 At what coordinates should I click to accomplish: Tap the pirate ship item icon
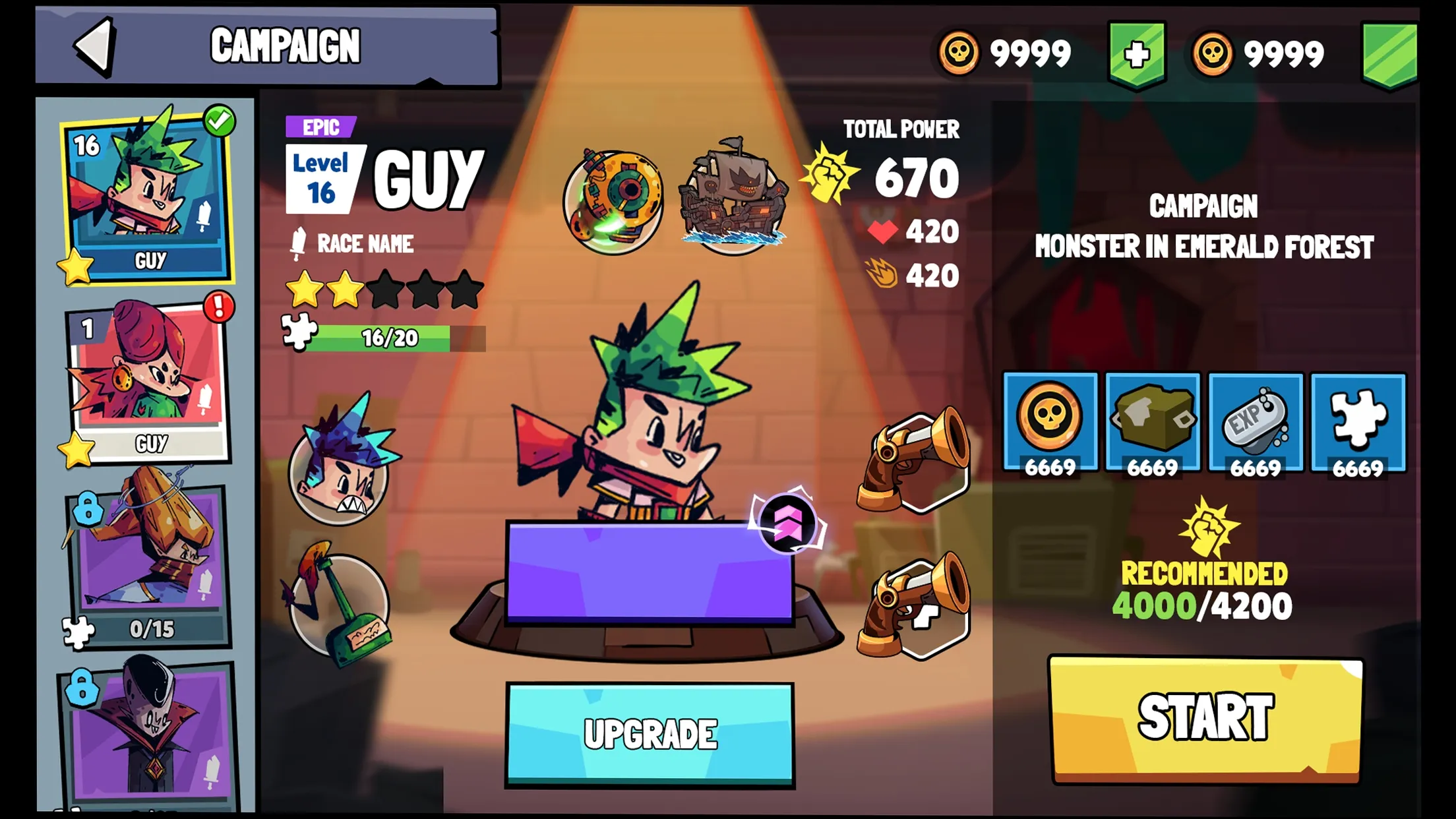[x=733, y=198]
